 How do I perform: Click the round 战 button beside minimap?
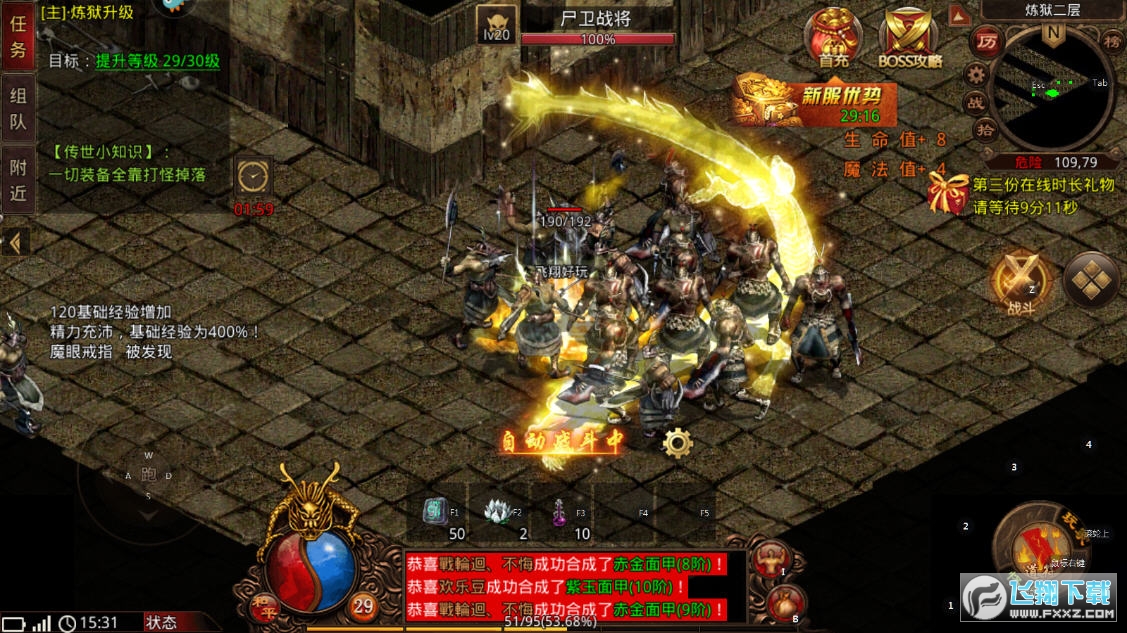click(976, 102)
